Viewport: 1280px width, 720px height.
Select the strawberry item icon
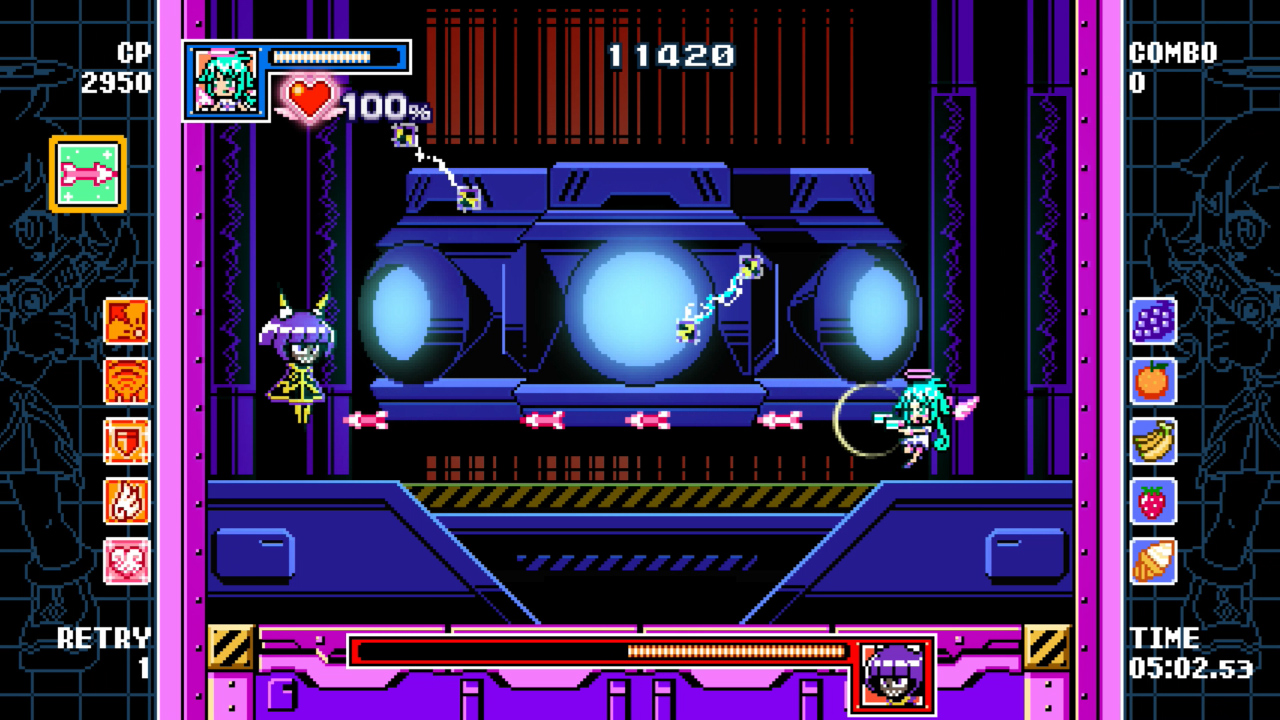click(x=1153, y=504)
